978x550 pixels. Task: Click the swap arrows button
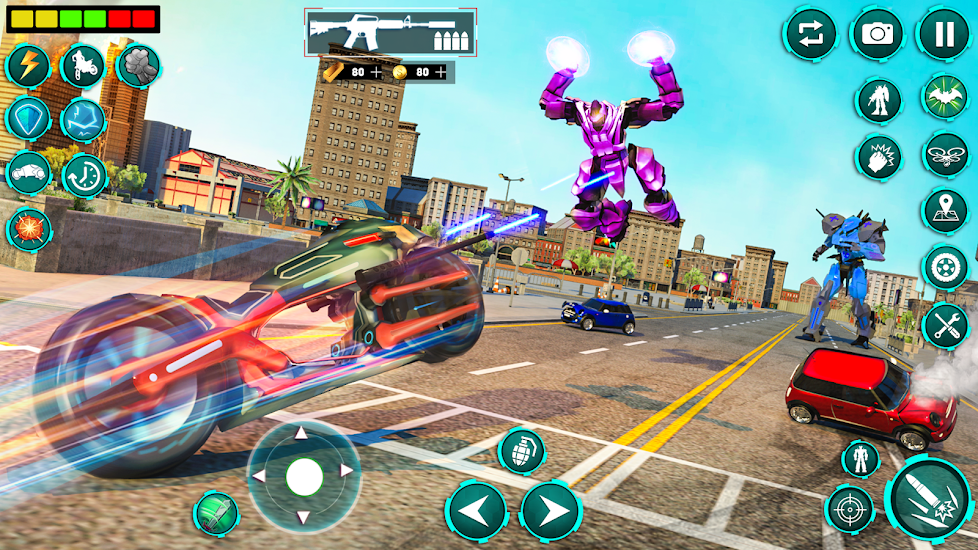tap(810, 34)
